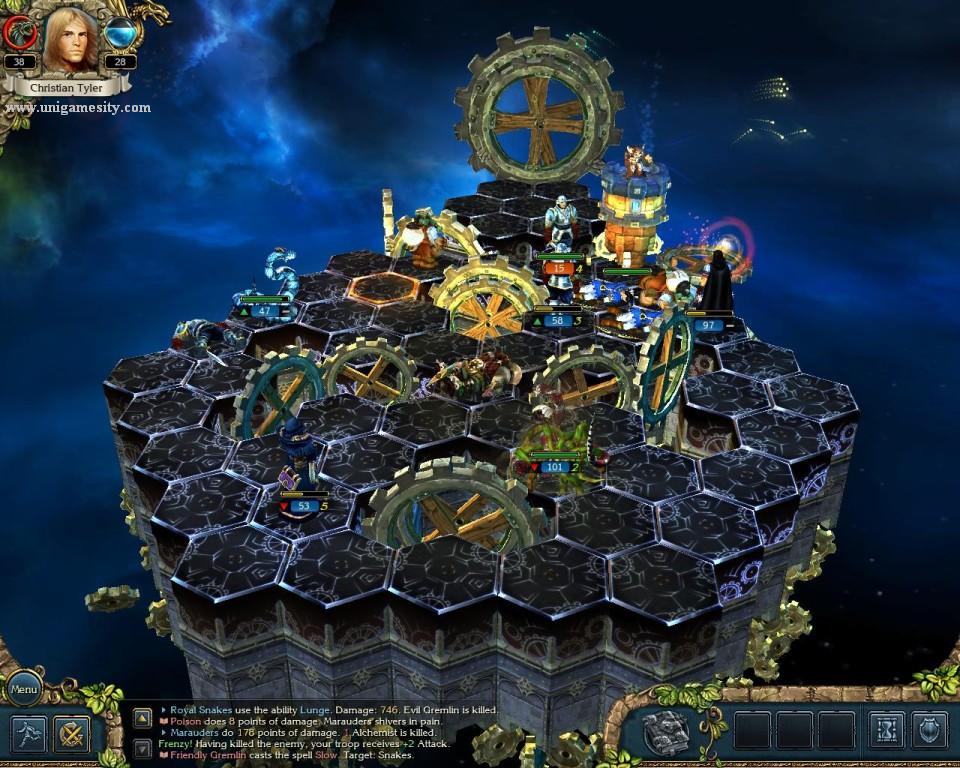Open the blue mana orb spellbook

[x=121, y=33]
